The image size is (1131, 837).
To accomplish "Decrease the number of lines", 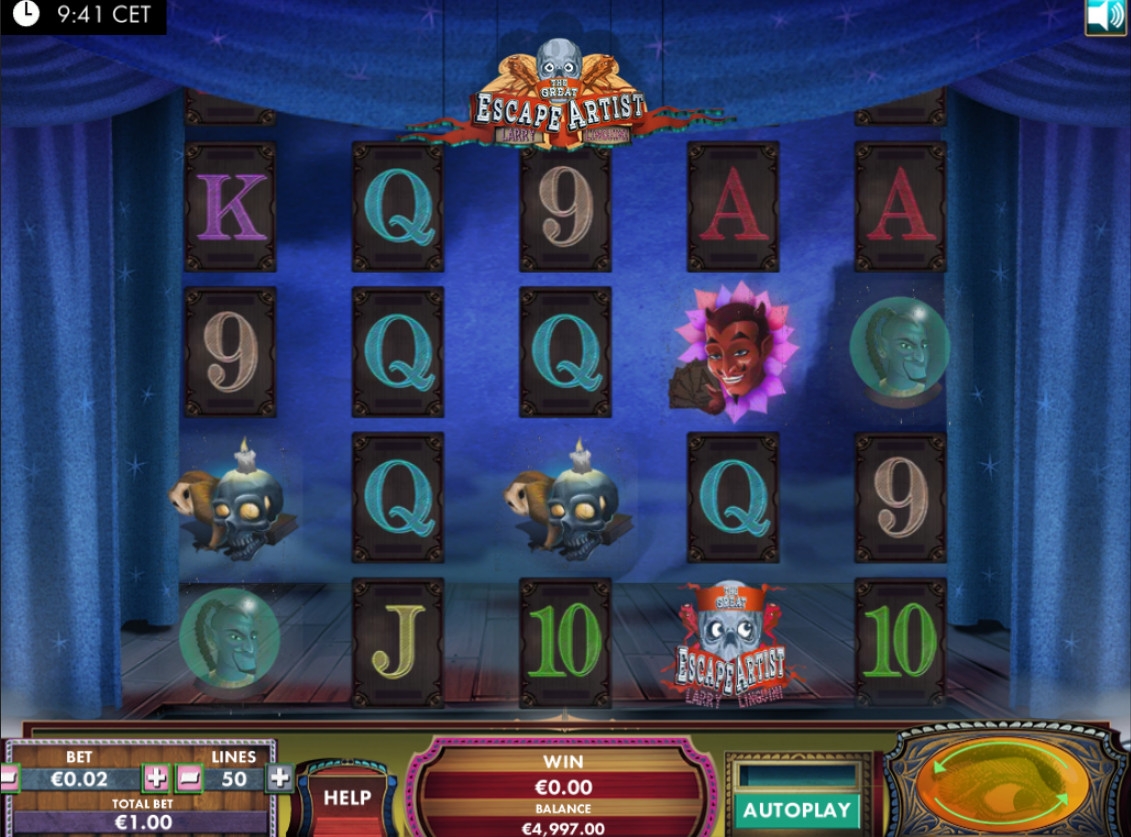I will pos(190,778).
